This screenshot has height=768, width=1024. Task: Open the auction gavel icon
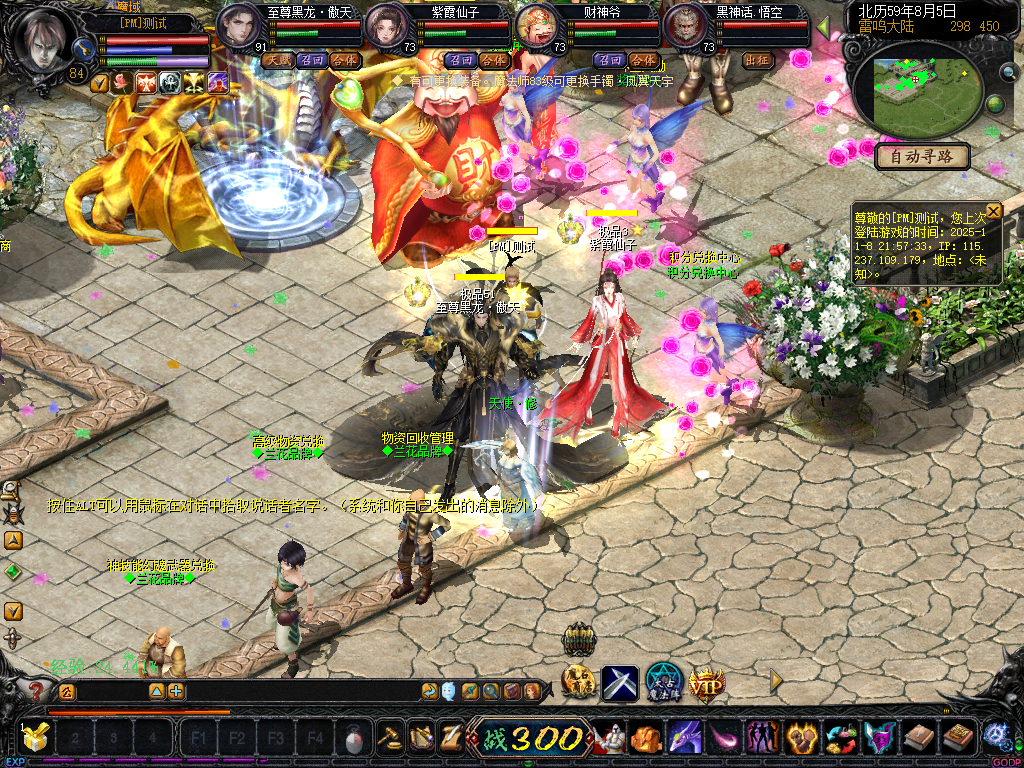[389, 739]
